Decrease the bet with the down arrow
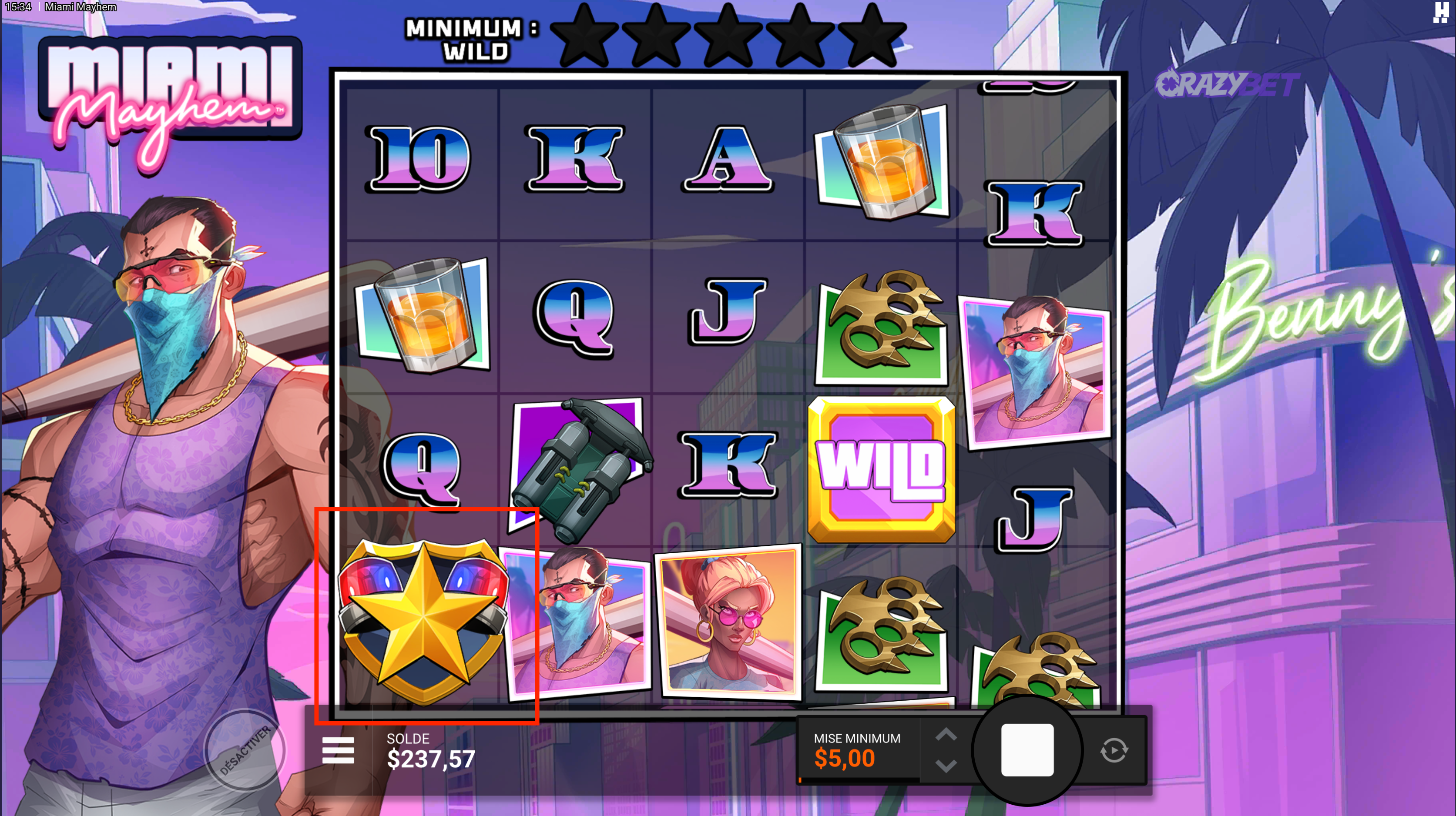This screenshot has height=816, width=1456. point(946,766)
